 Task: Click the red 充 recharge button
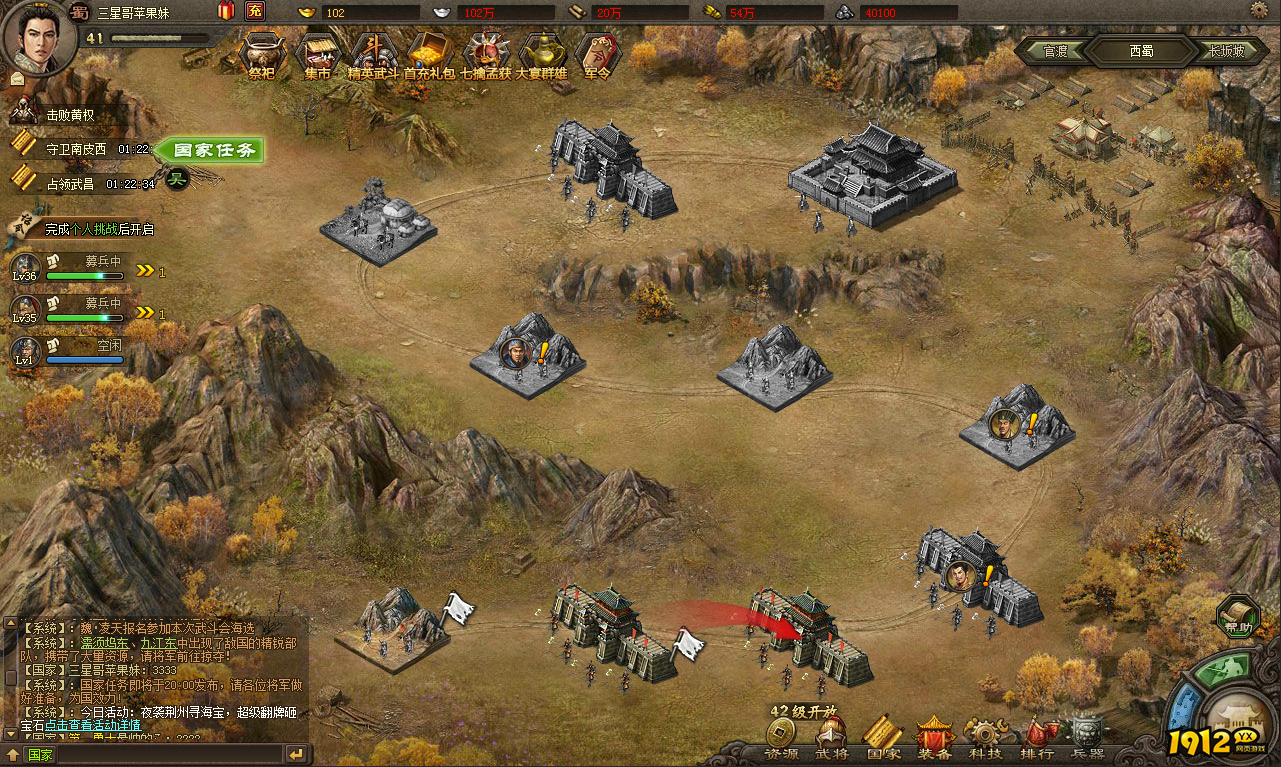[x=255, y=12]
